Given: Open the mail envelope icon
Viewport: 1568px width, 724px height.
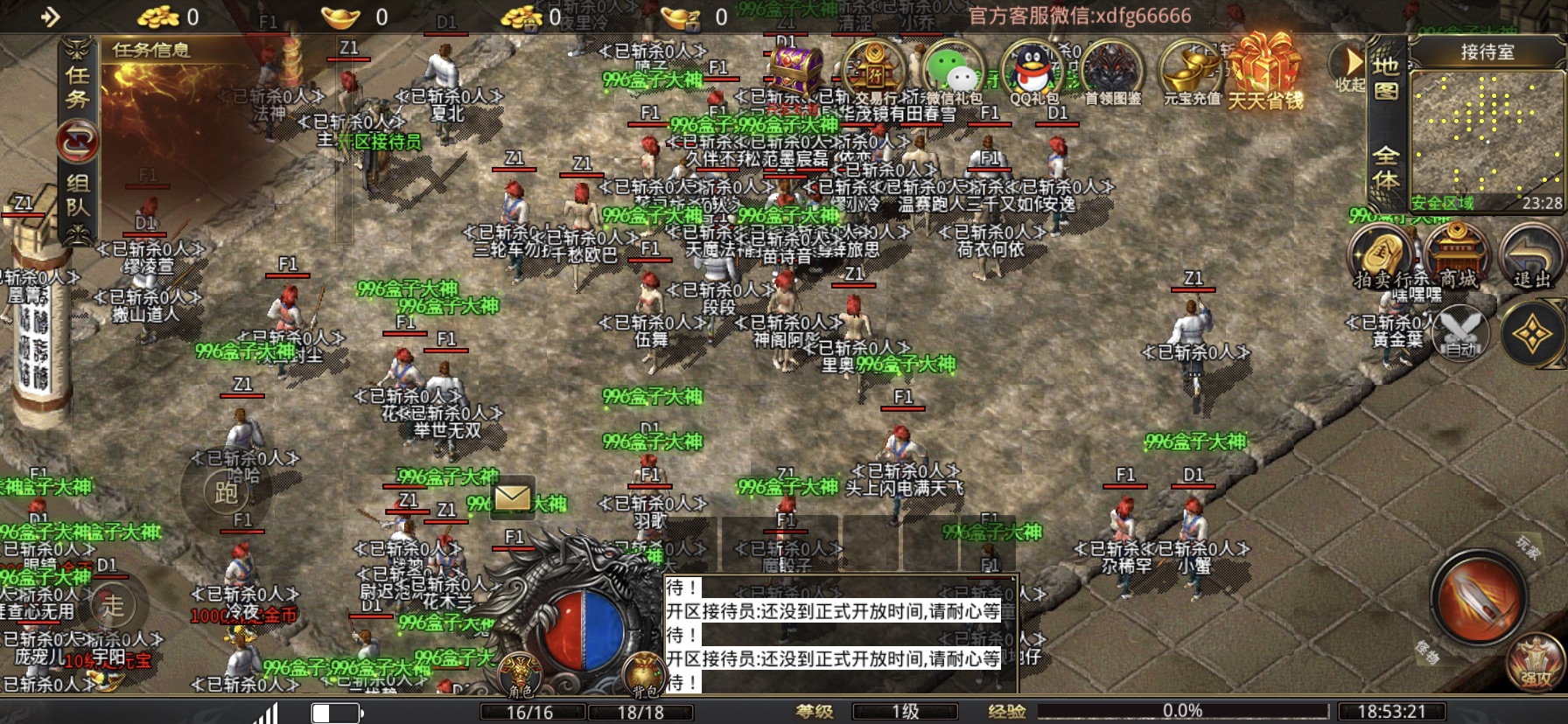Looking at the screenshot, I should tap(512, 498).
